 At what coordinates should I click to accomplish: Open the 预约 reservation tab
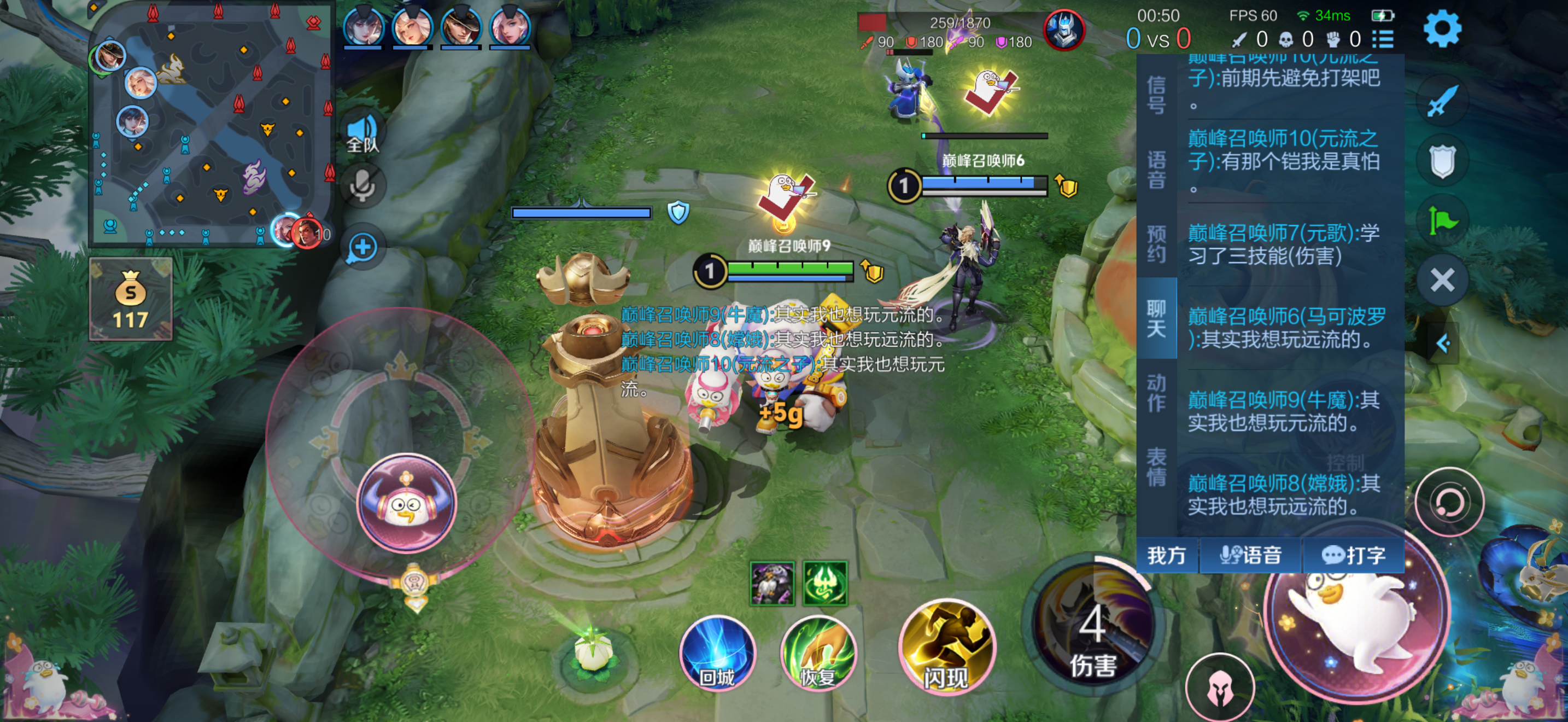coord(1155,243)
